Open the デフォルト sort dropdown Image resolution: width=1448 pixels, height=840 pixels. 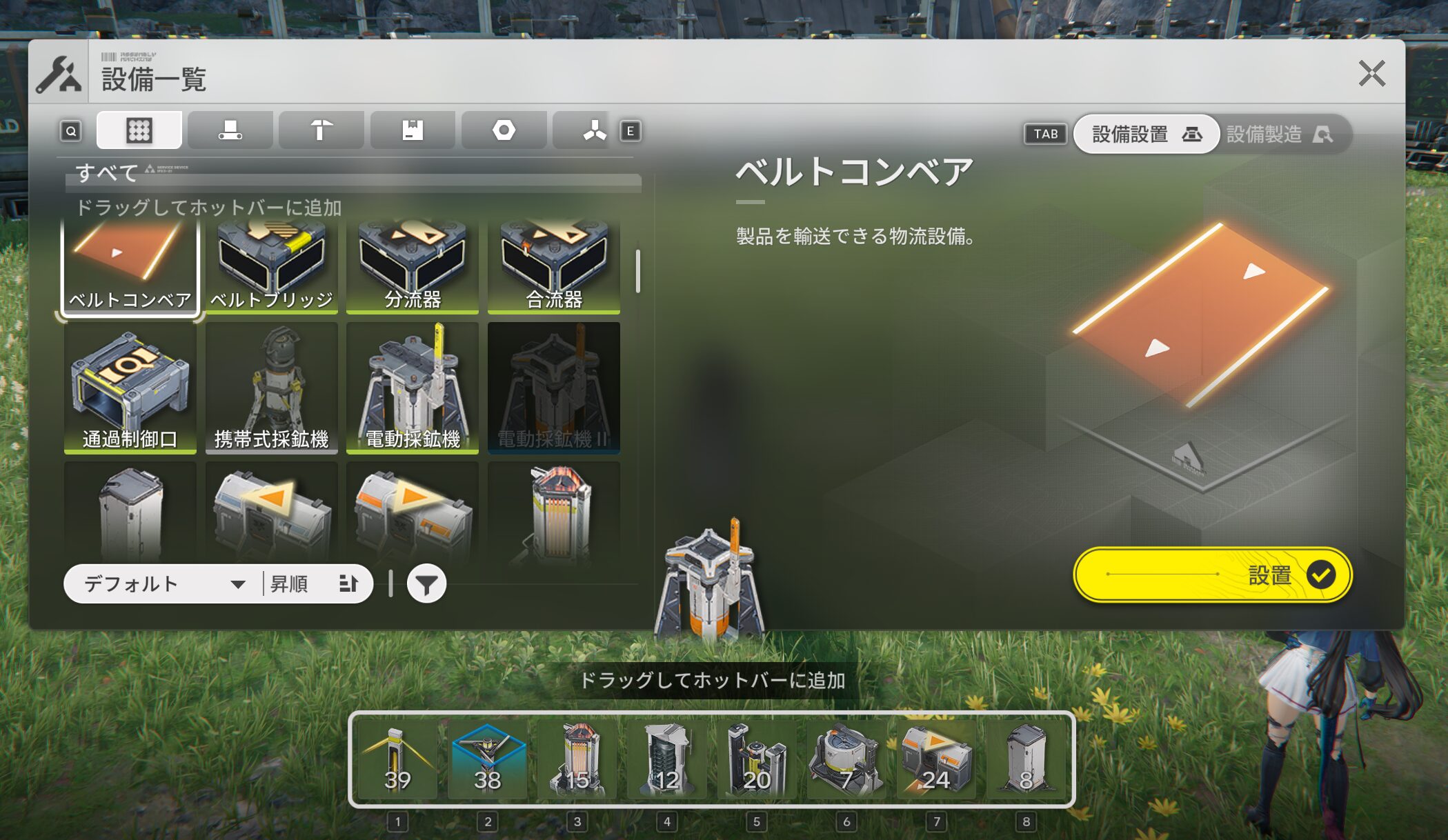(x=163, y=584)
